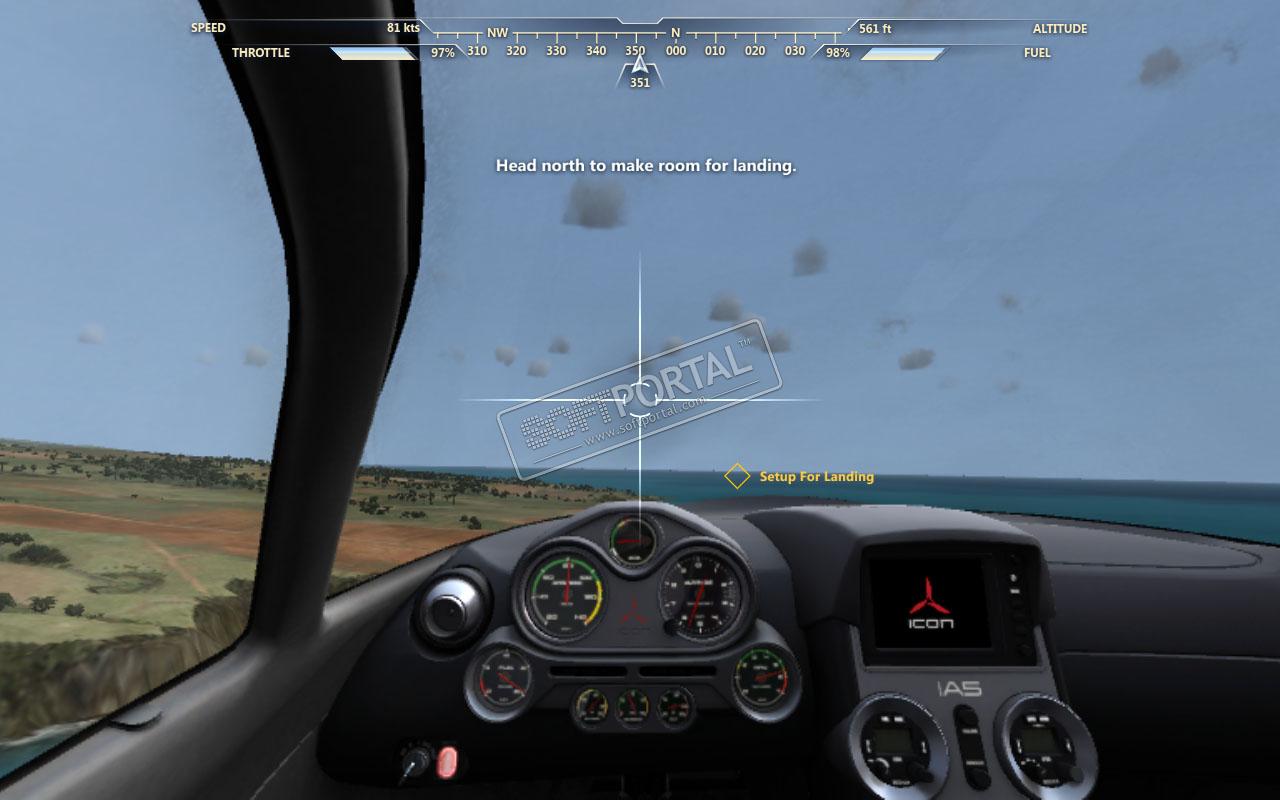Click the throttle bar in the HUD

[375, 53]
